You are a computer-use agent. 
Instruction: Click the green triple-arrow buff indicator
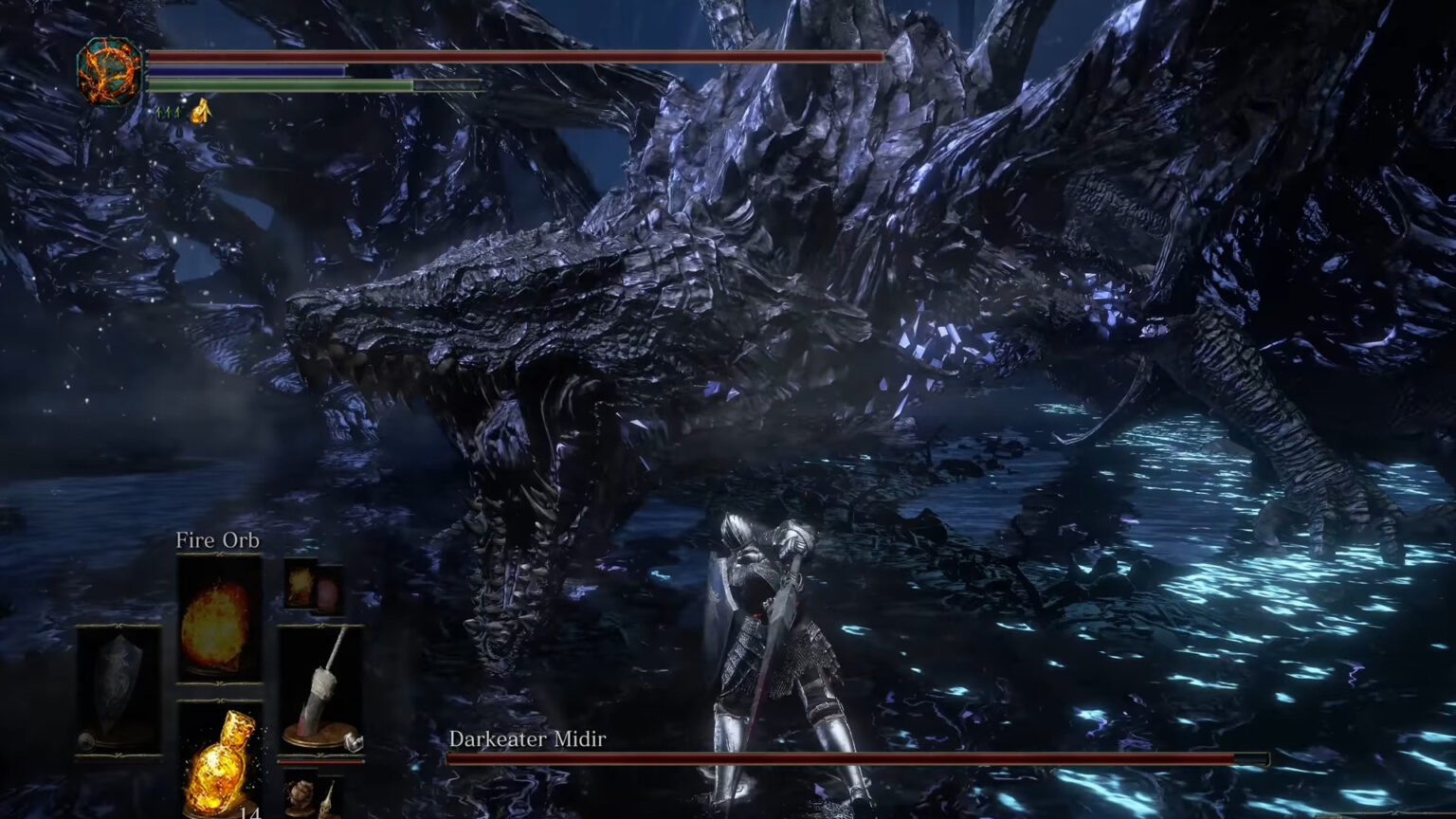click(168, 114)
